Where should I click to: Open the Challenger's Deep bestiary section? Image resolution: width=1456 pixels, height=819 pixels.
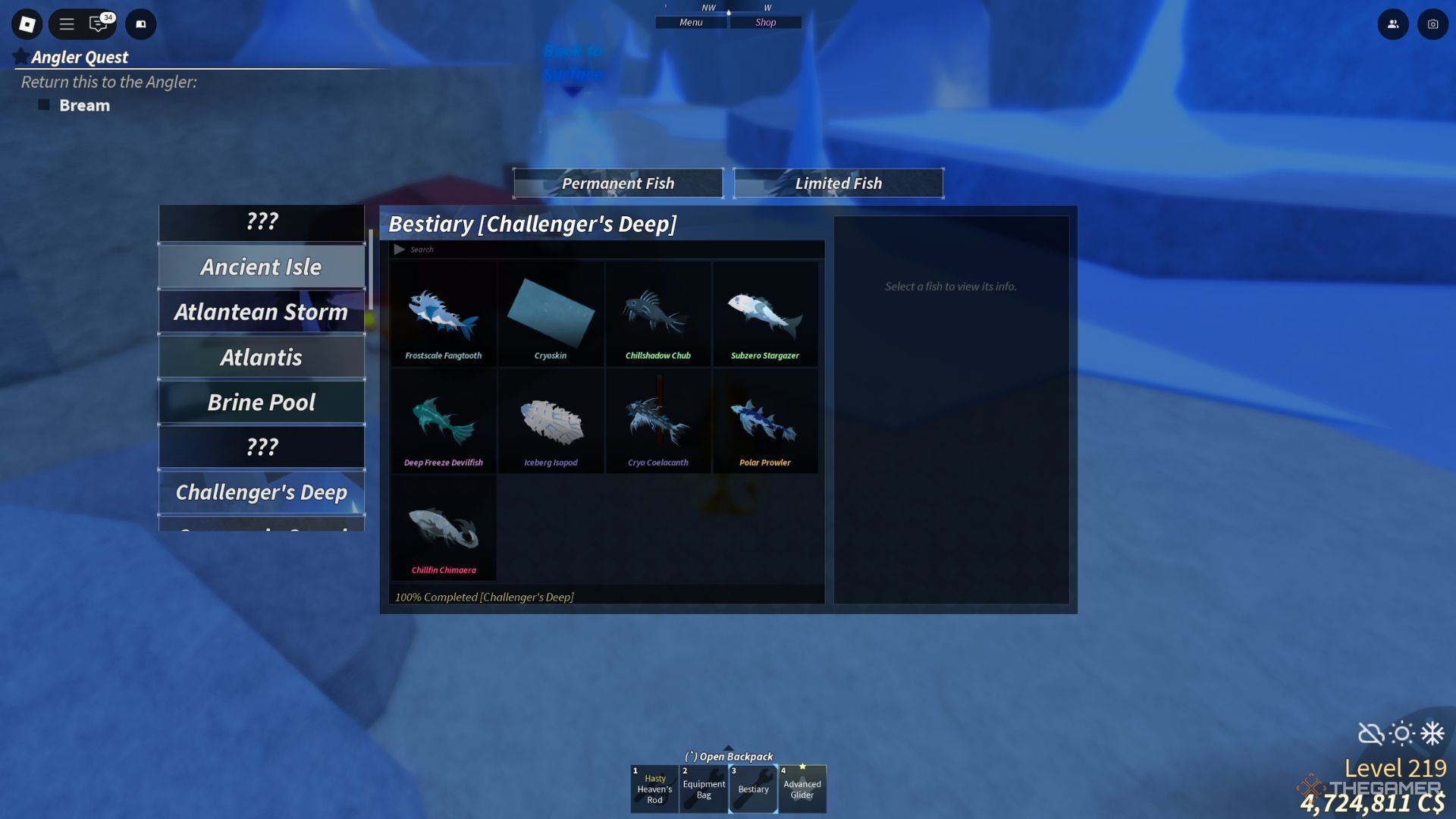point(261,491)
